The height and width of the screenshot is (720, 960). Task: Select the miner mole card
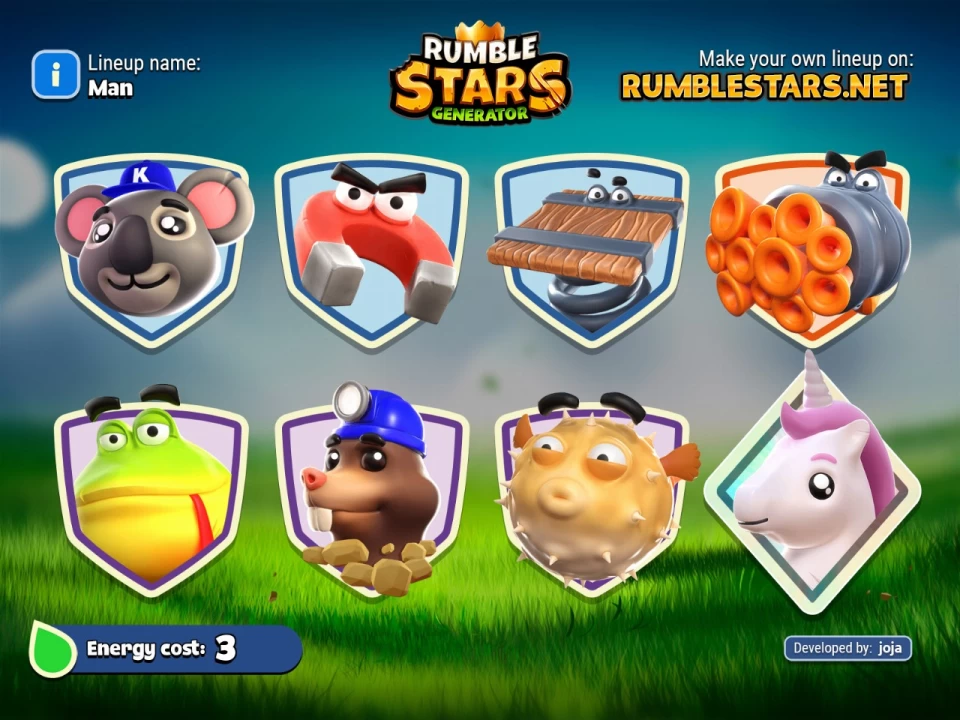pos(372,495)
